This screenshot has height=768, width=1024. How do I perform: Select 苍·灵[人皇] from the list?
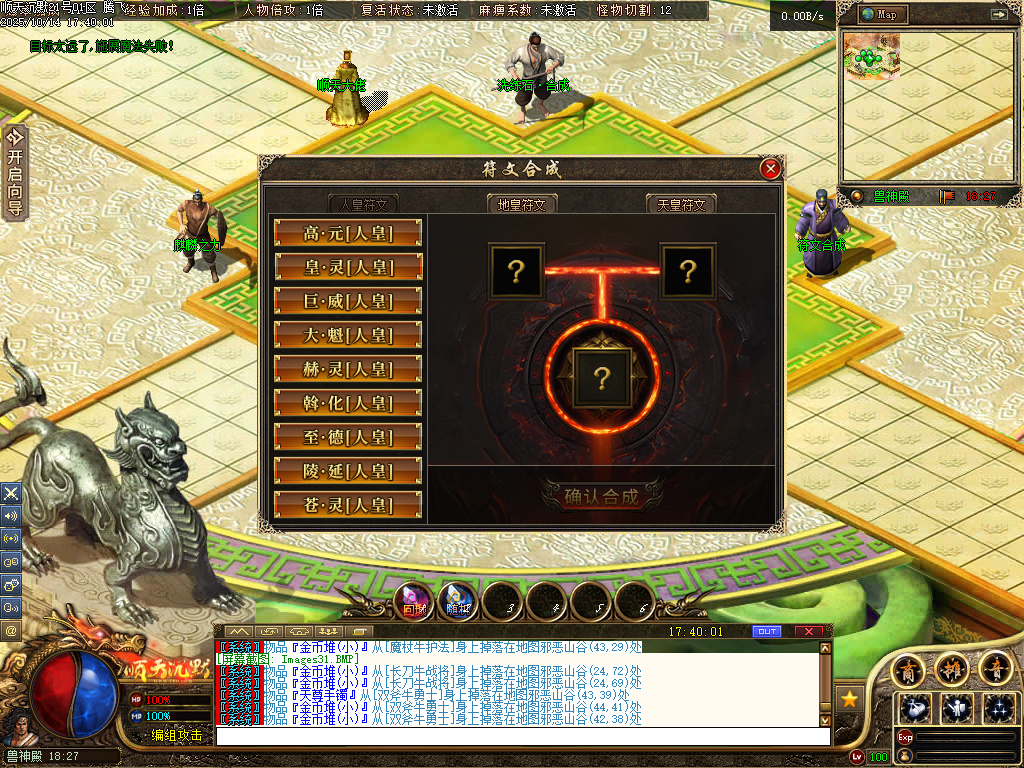pos(348,506)
